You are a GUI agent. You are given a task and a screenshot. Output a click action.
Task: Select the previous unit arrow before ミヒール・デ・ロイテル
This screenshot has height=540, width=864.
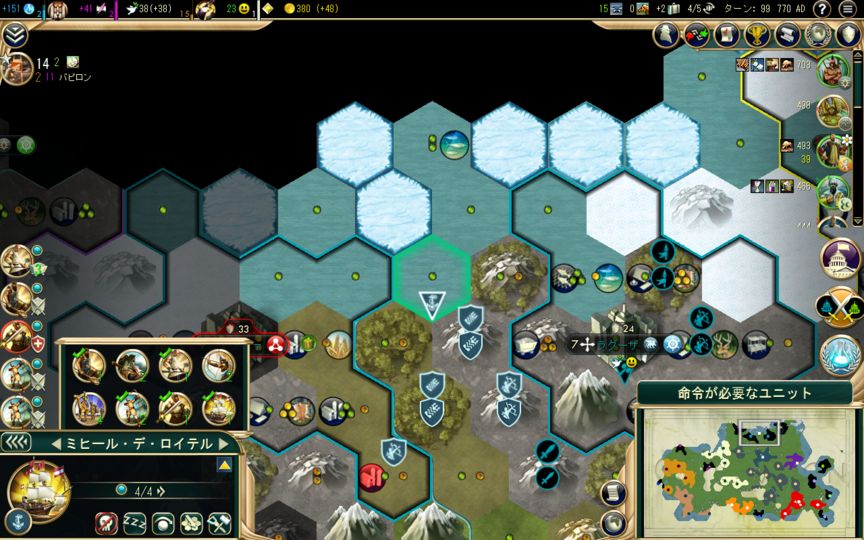point(56,443)
